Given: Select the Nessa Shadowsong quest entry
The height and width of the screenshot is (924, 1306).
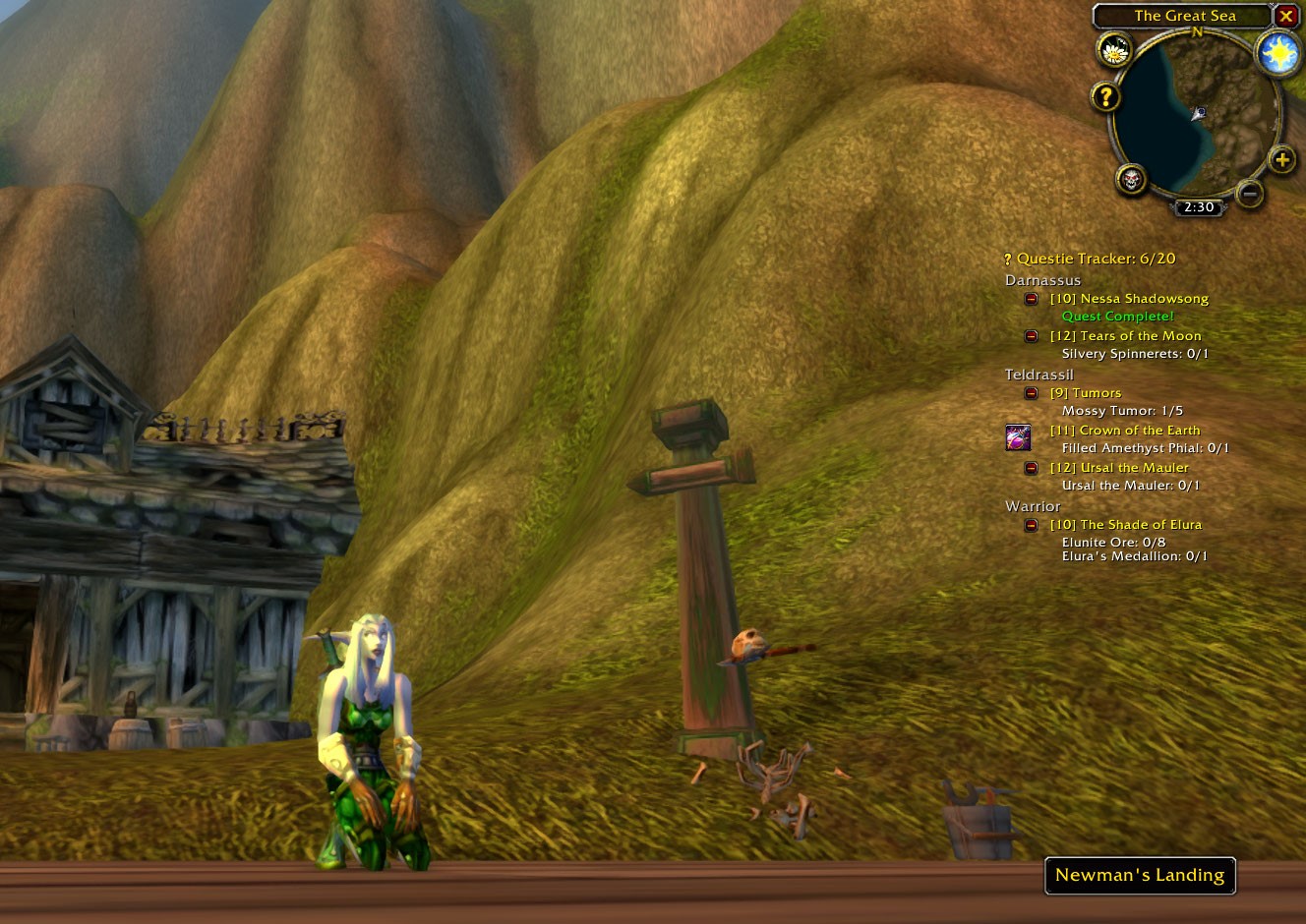Looking at the screenshot, I should click(x=1129, y=299).
